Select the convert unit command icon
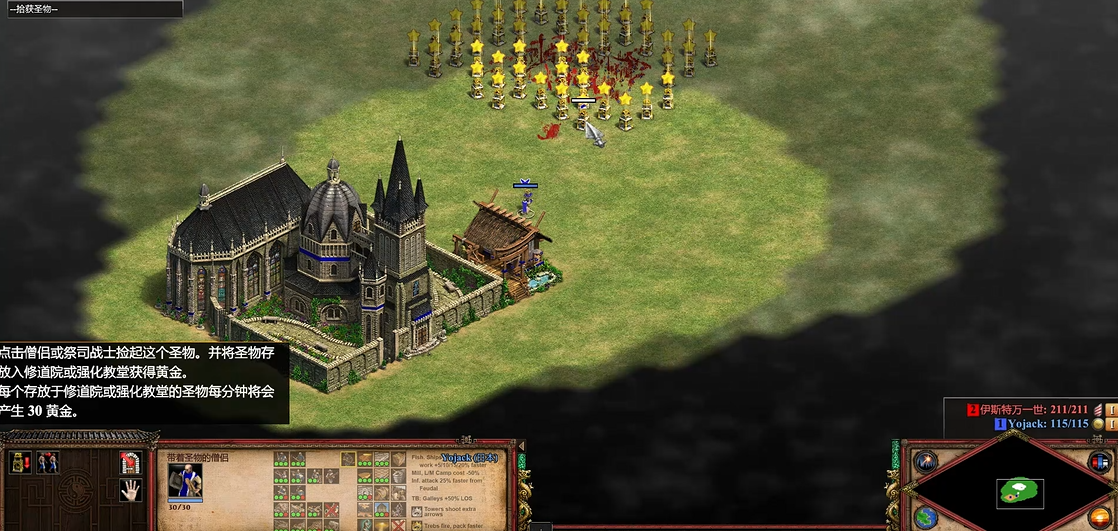Image resolution: width=1118 pixels, height=531 pixels. pyautogui.click(x=48, y=462)
